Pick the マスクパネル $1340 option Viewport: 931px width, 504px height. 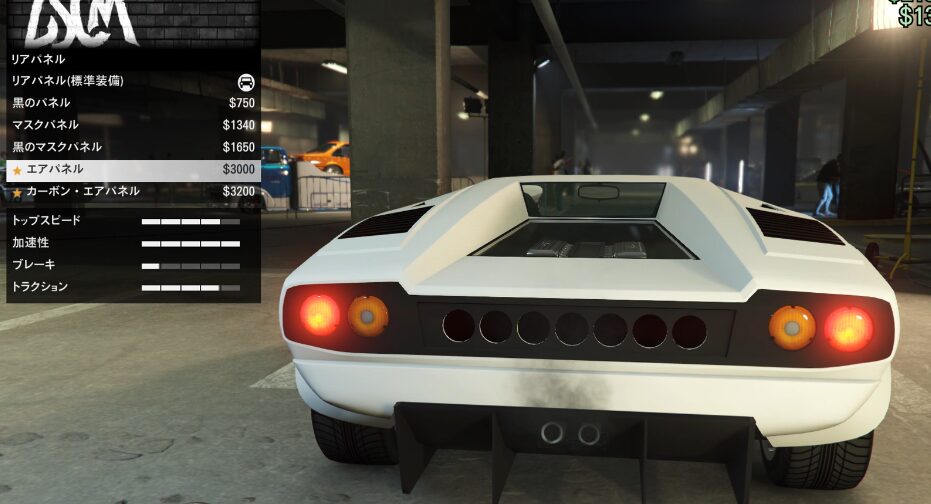tap(130, 125)
